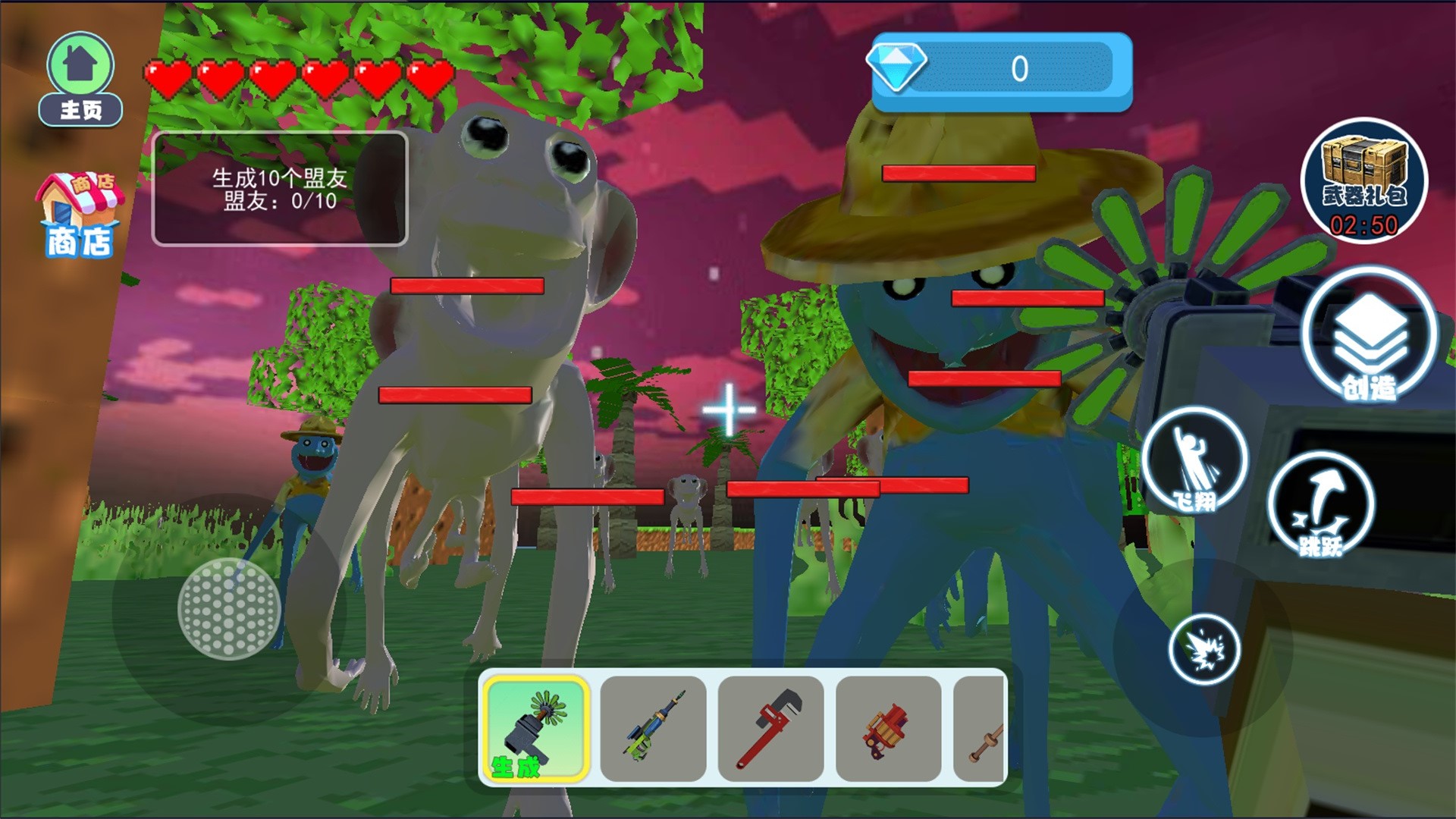The width and height of the screenshot is (1456, 819).
Task: Fire using the attack burst button
Action: click(1203, 649)
